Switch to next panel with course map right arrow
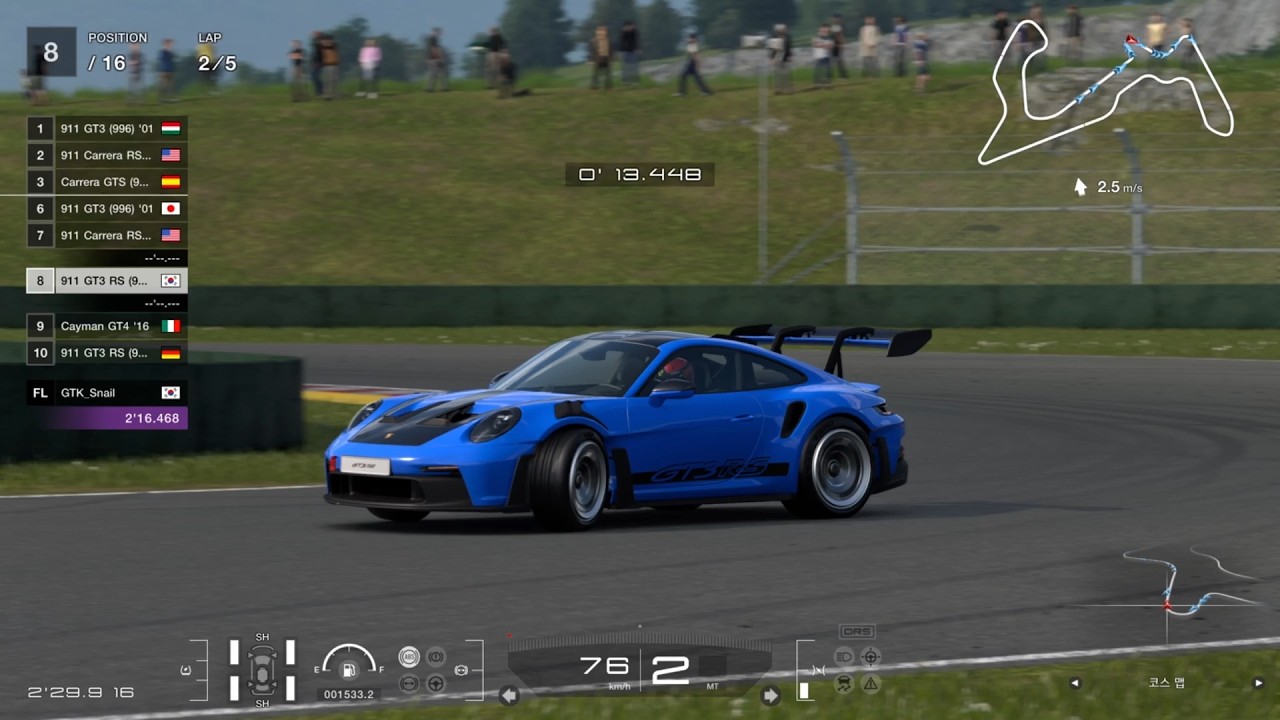1280x720 pixels. click(1258, 683)
